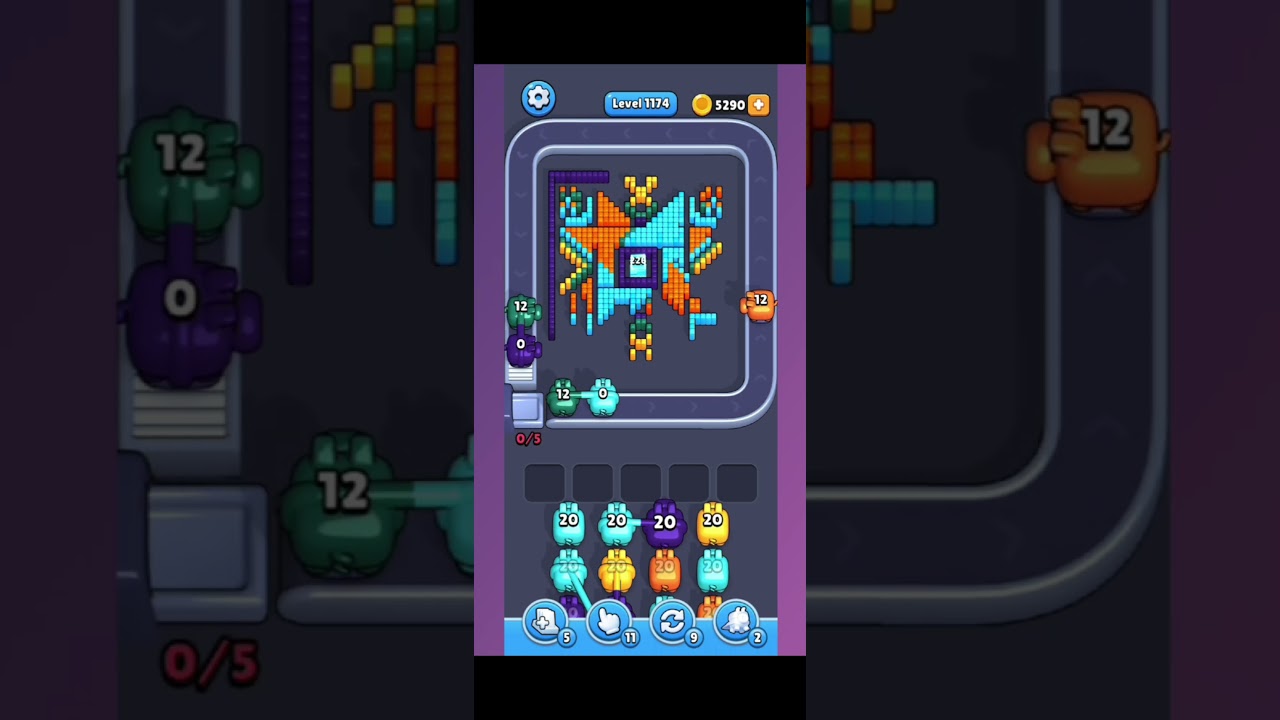This screenshot has width=1280, height=720.
Task: Tap the 0/5 progress counter
Action: tap(530, 438)
